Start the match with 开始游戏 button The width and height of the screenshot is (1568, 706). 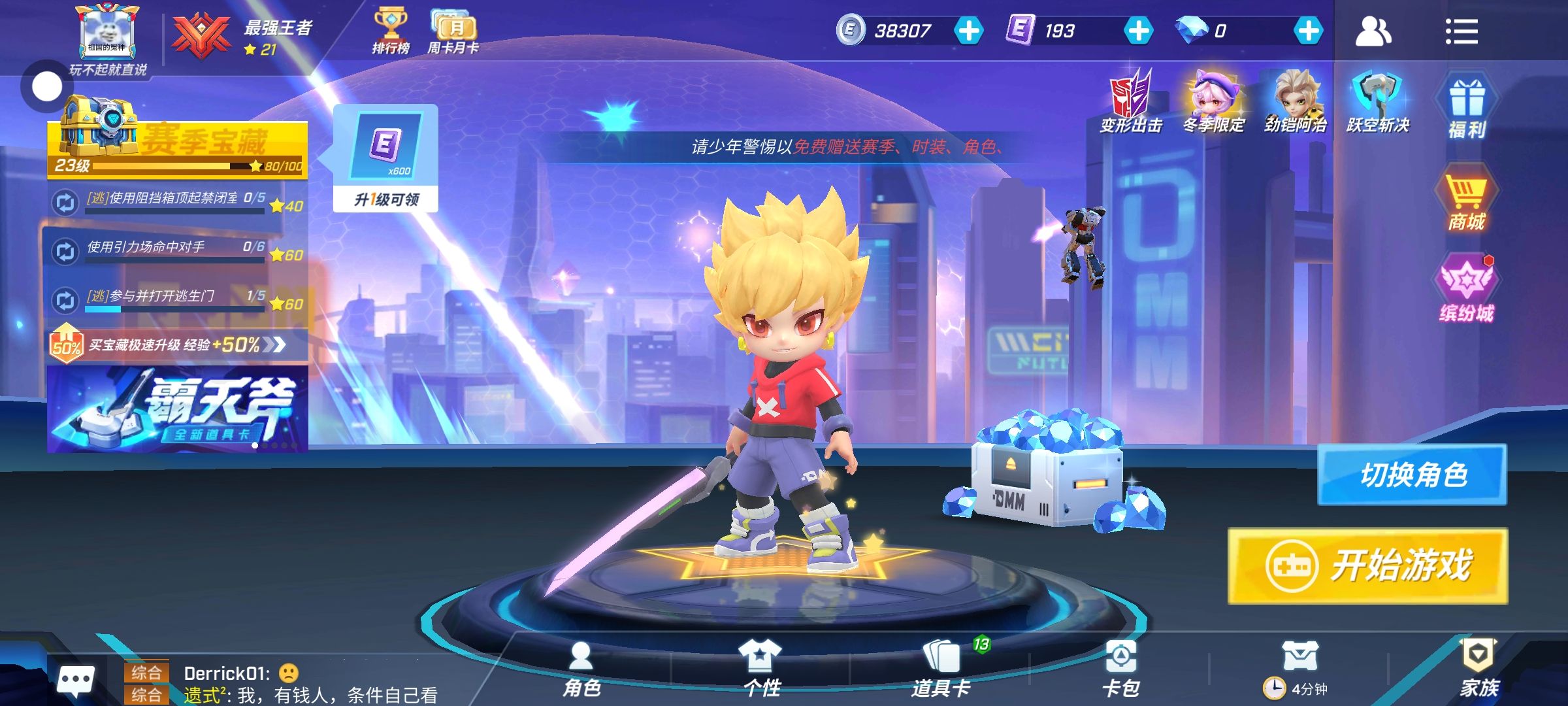pos(1367,566)
